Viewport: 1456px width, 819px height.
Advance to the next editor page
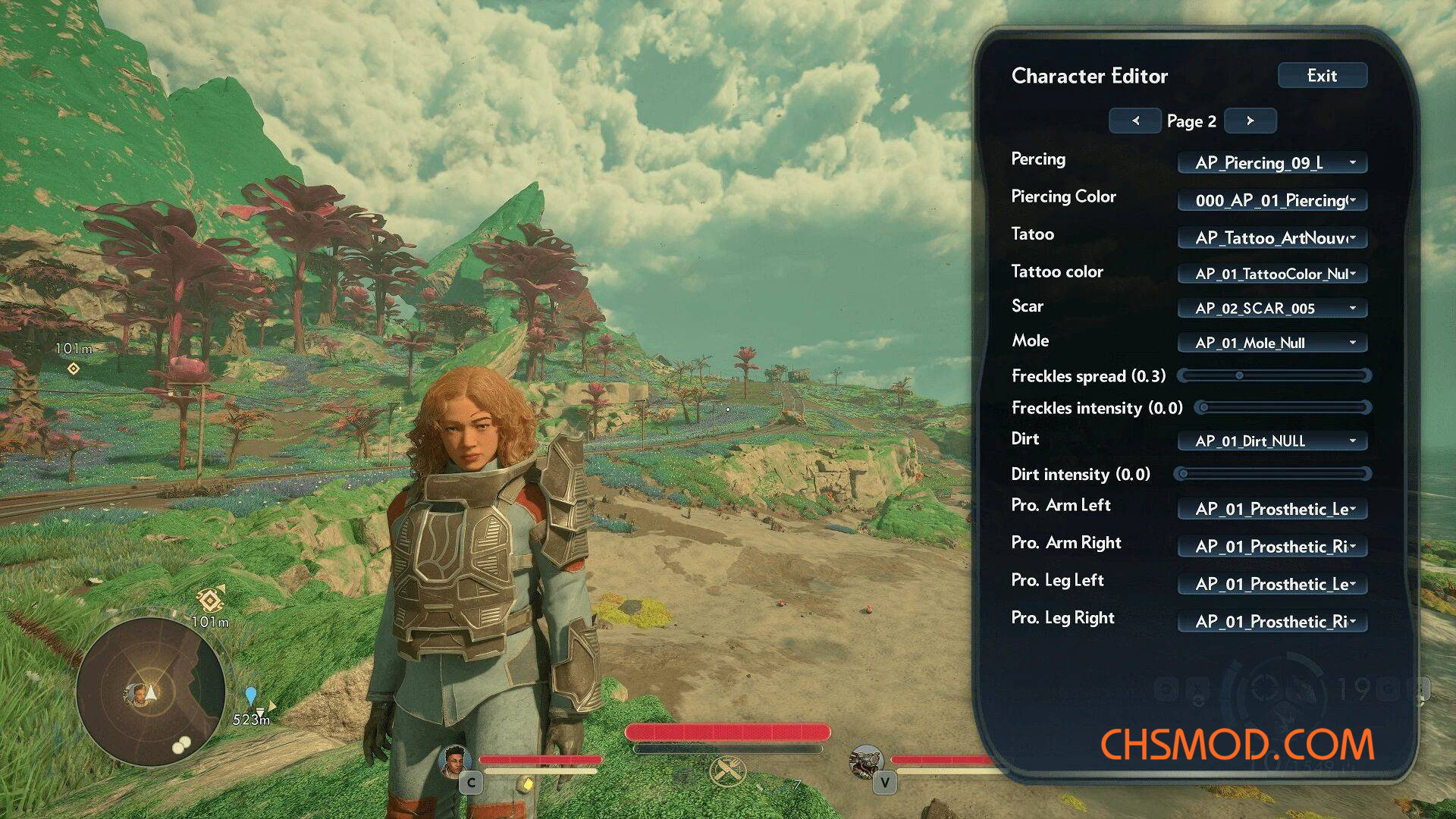point(1250,121)
